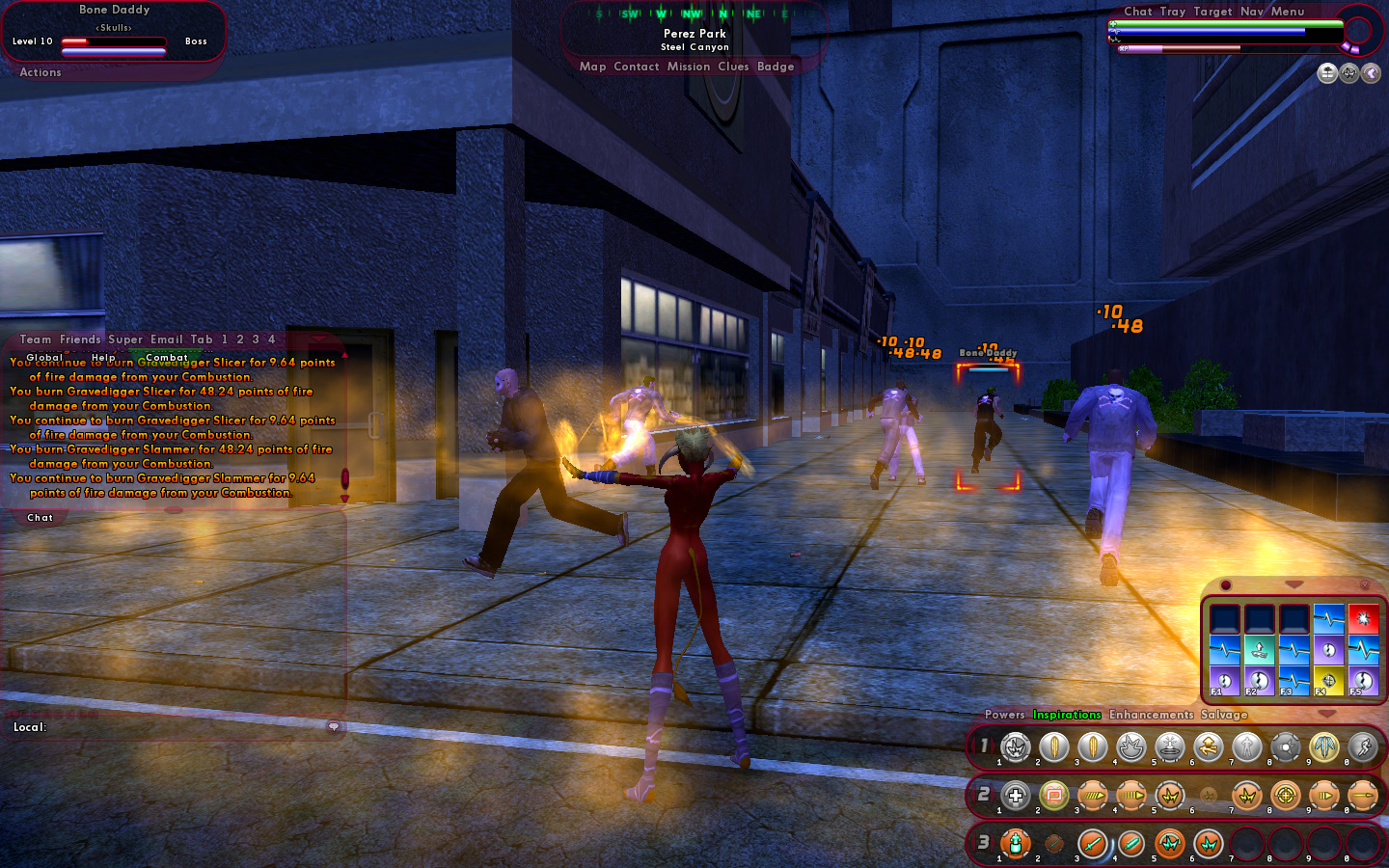
Task: Open the Salvage window
Action: (1224, 715)
